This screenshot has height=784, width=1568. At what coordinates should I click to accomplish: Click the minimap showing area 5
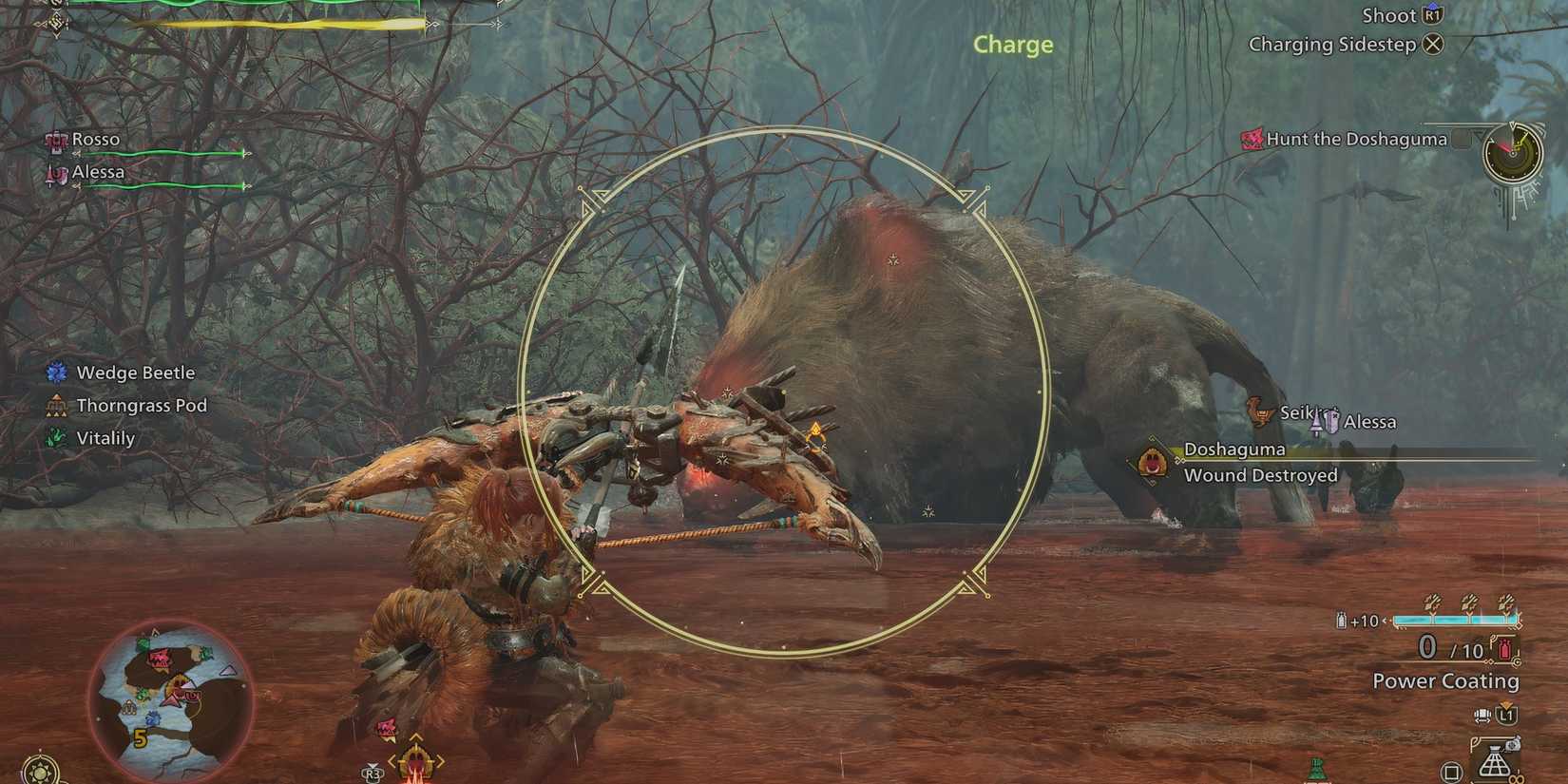tap(171, 703)
